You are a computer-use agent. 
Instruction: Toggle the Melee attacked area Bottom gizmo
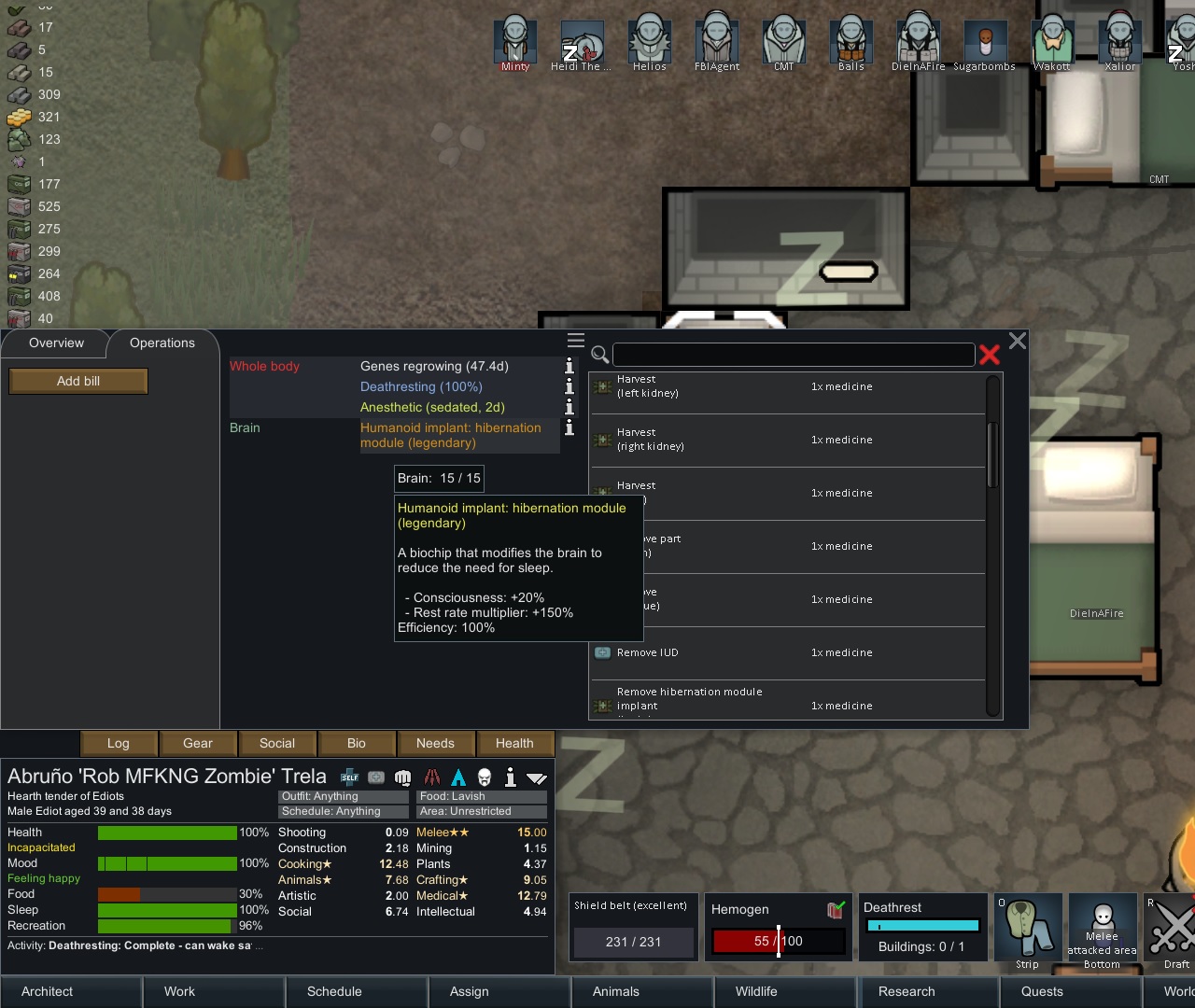1103,927
